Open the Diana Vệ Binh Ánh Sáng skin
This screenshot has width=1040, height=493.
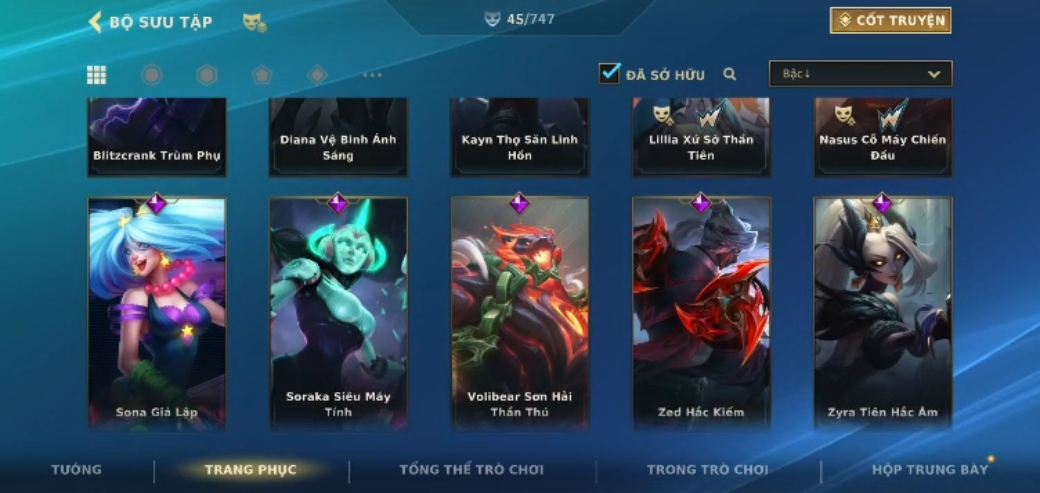point(338,137)
